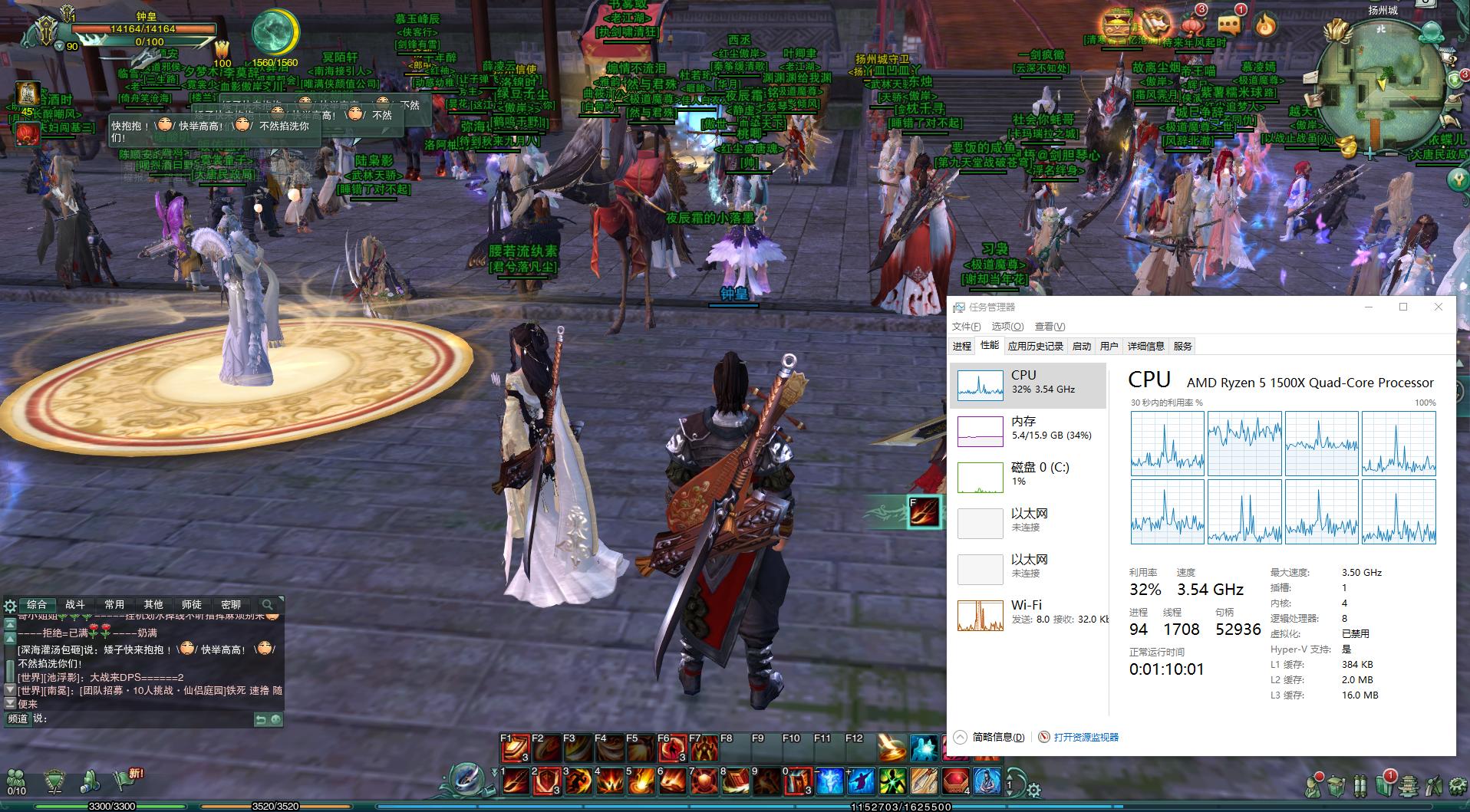
Task: Open the golden treasure chest icon
Action: [x=1116, y=23]
